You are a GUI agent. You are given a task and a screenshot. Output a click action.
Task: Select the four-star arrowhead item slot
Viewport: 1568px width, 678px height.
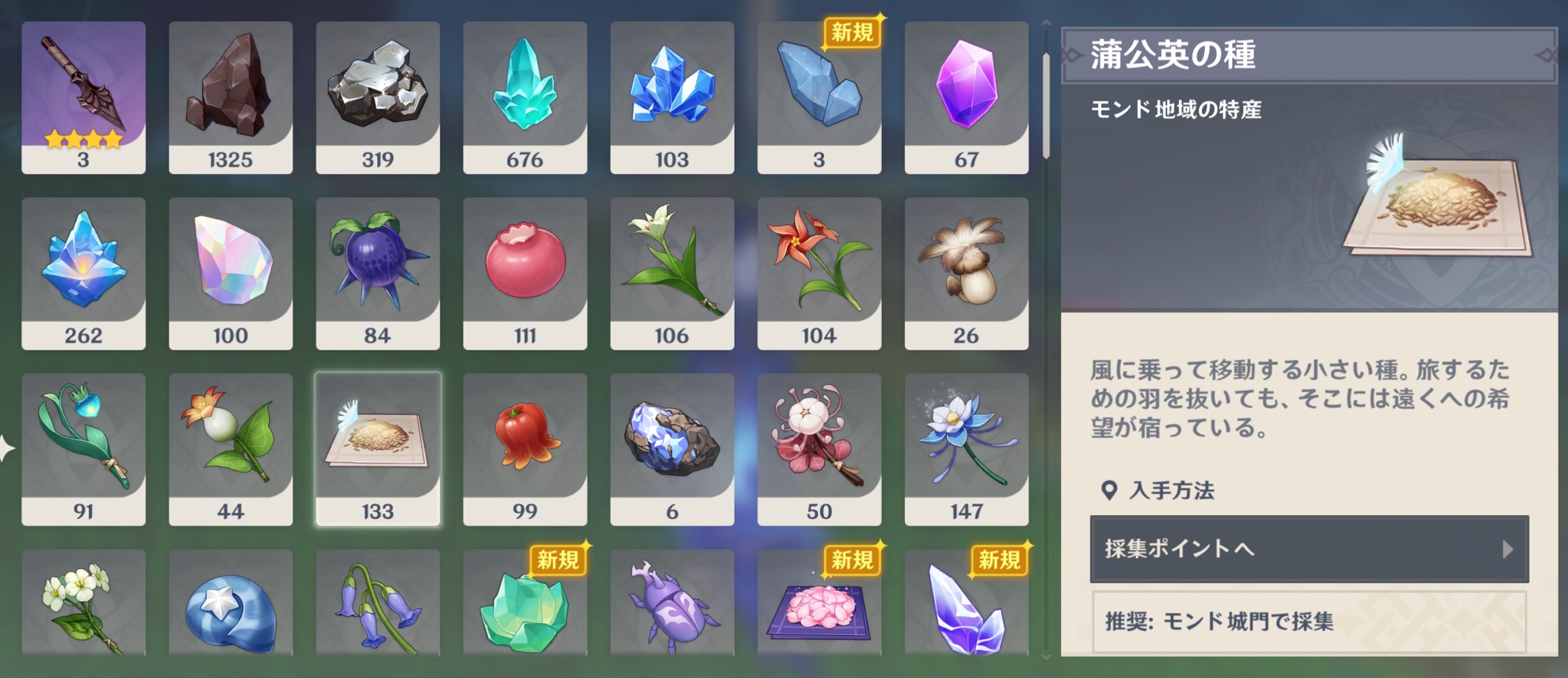click(83, 96)
